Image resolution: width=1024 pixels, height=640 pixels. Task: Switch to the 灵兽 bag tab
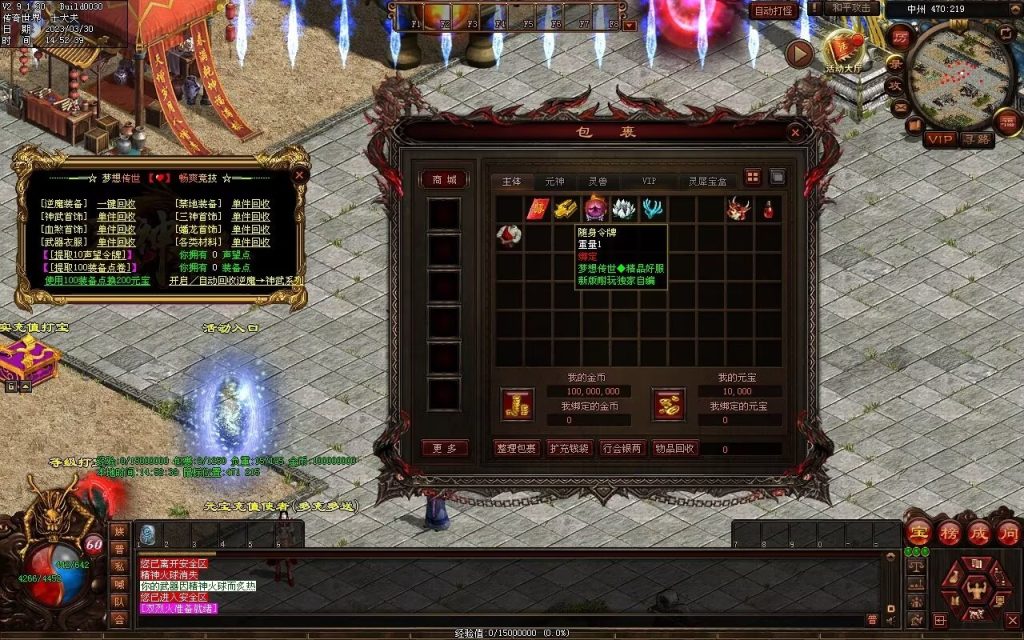(597, 181)
